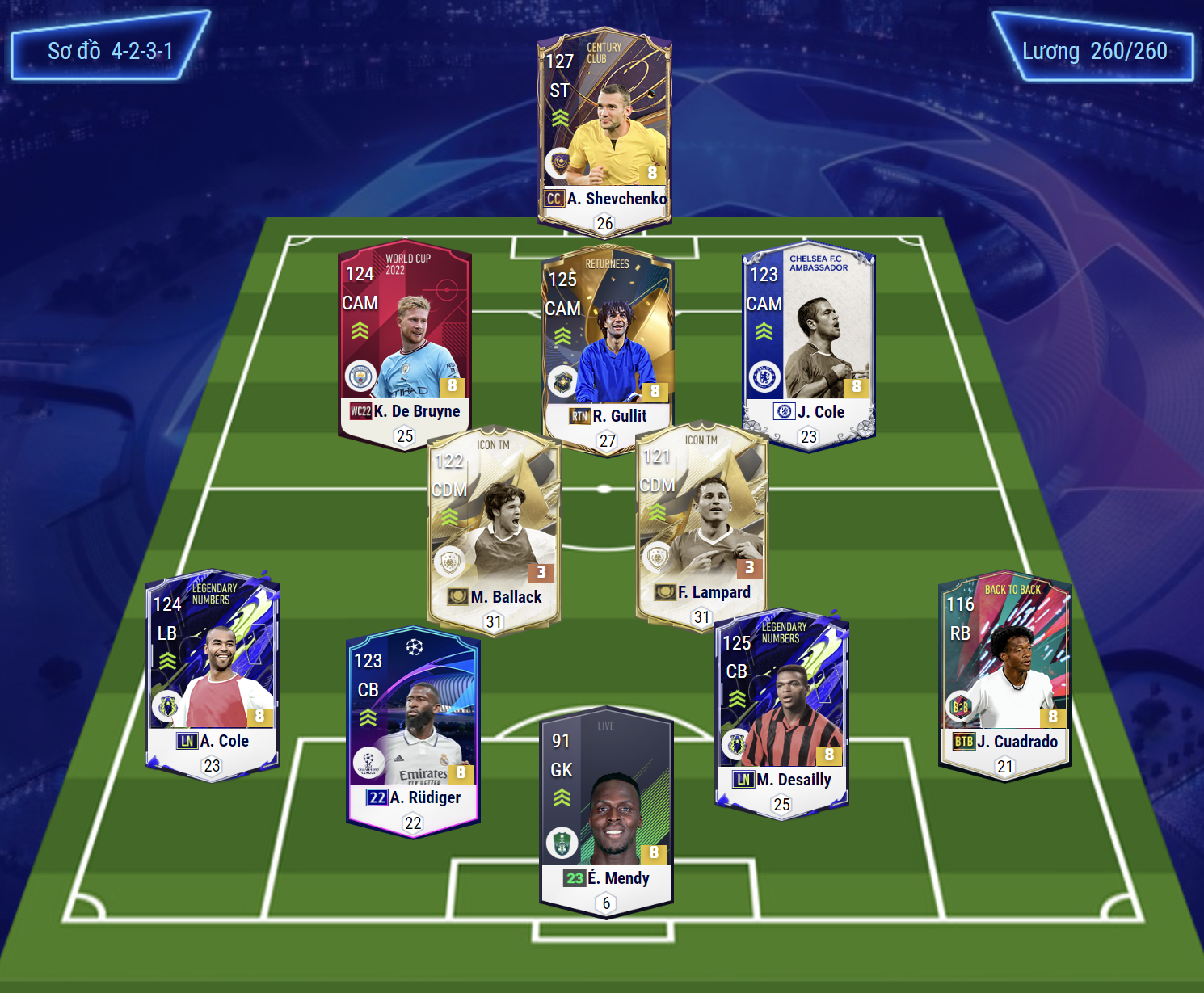This screenshot has width=1204, height=993.
Task: Choose the A. Cole left back card
Action: pyautogui.click(x=213, y=674)
